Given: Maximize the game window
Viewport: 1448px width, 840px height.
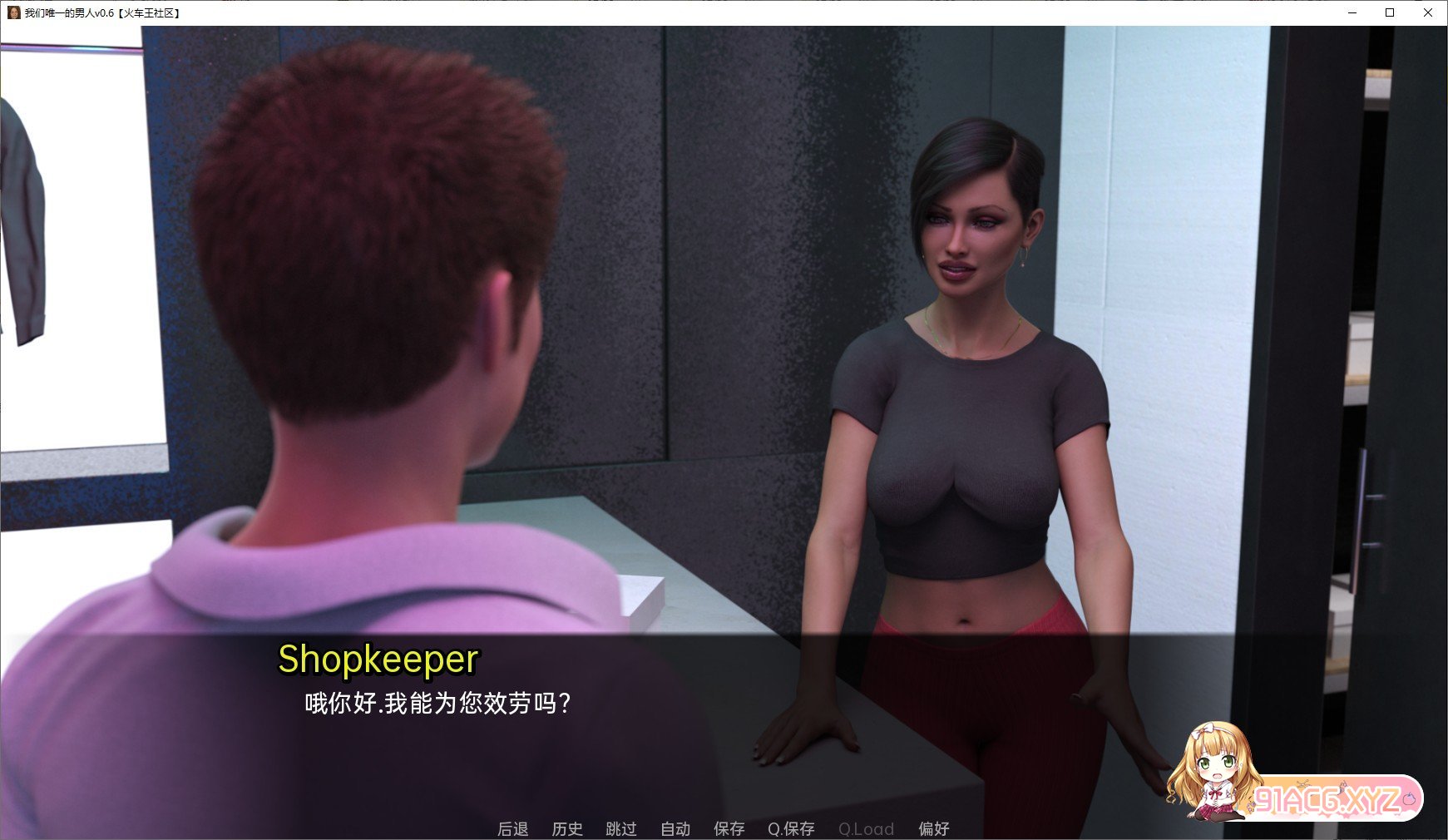Looking at the screenshot, I should (1390, 12).
